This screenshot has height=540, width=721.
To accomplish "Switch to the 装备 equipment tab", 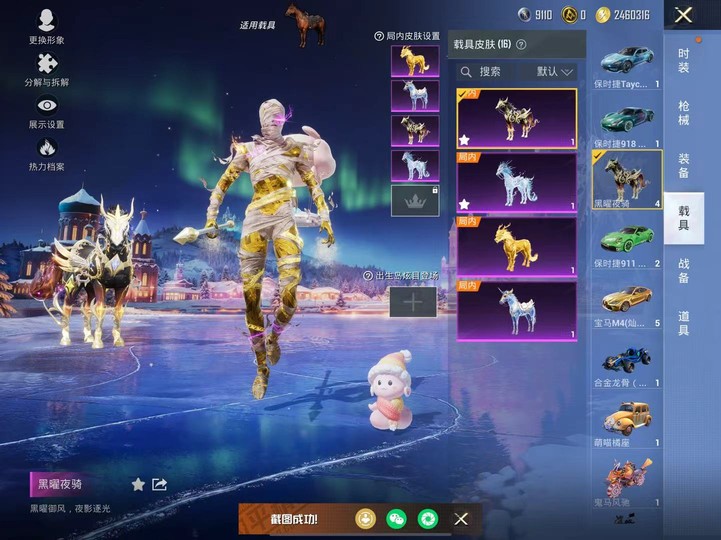I will (x=683, y=165).
